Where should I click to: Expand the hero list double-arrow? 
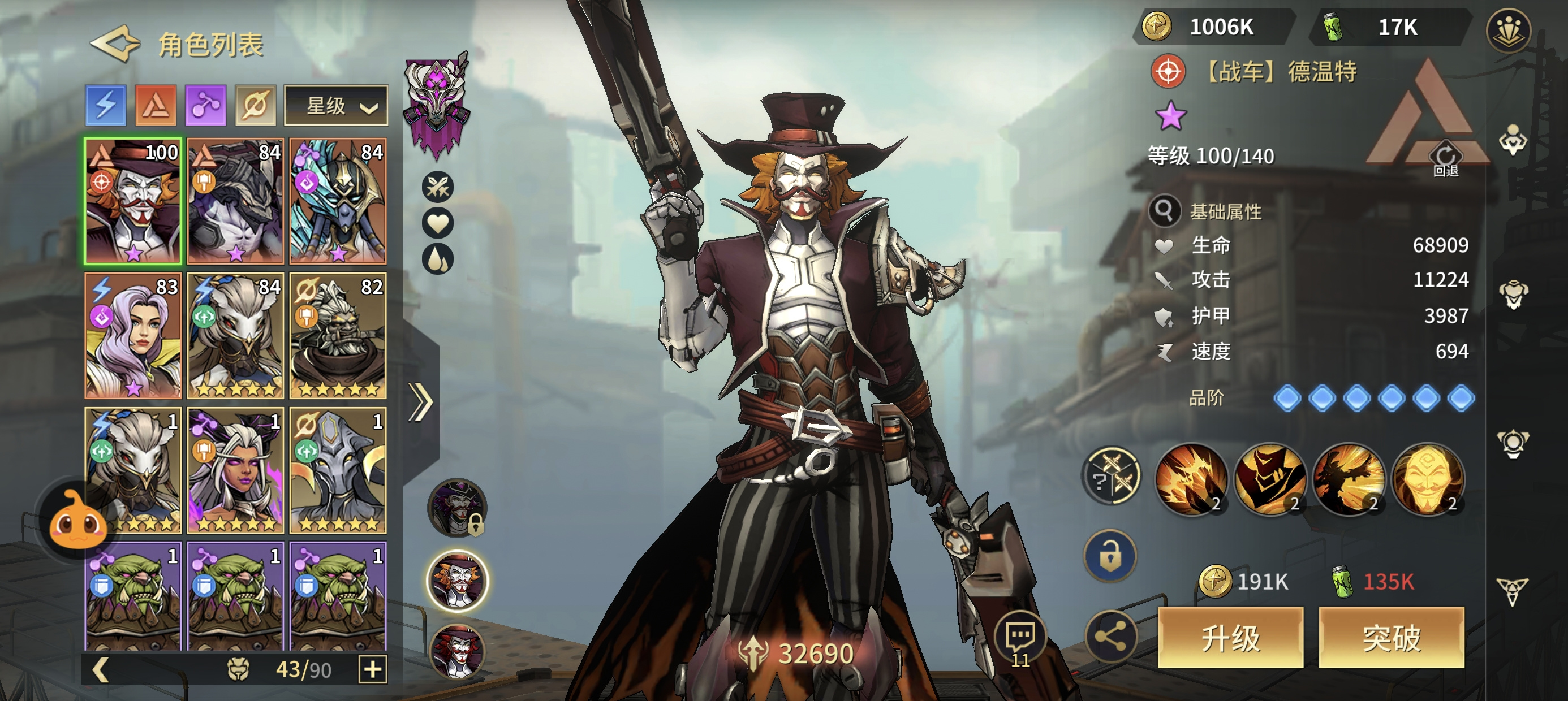click(421, 402)
